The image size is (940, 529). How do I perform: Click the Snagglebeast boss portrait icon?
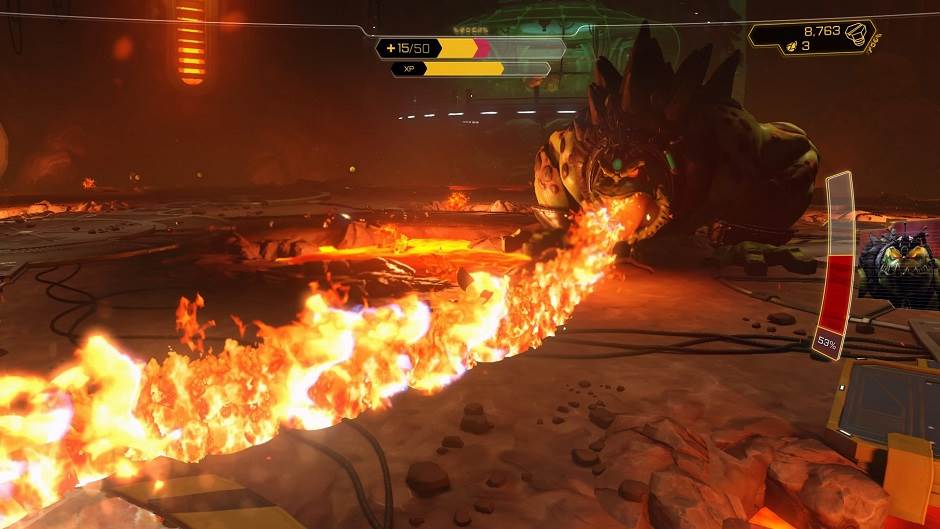point(898,267)
